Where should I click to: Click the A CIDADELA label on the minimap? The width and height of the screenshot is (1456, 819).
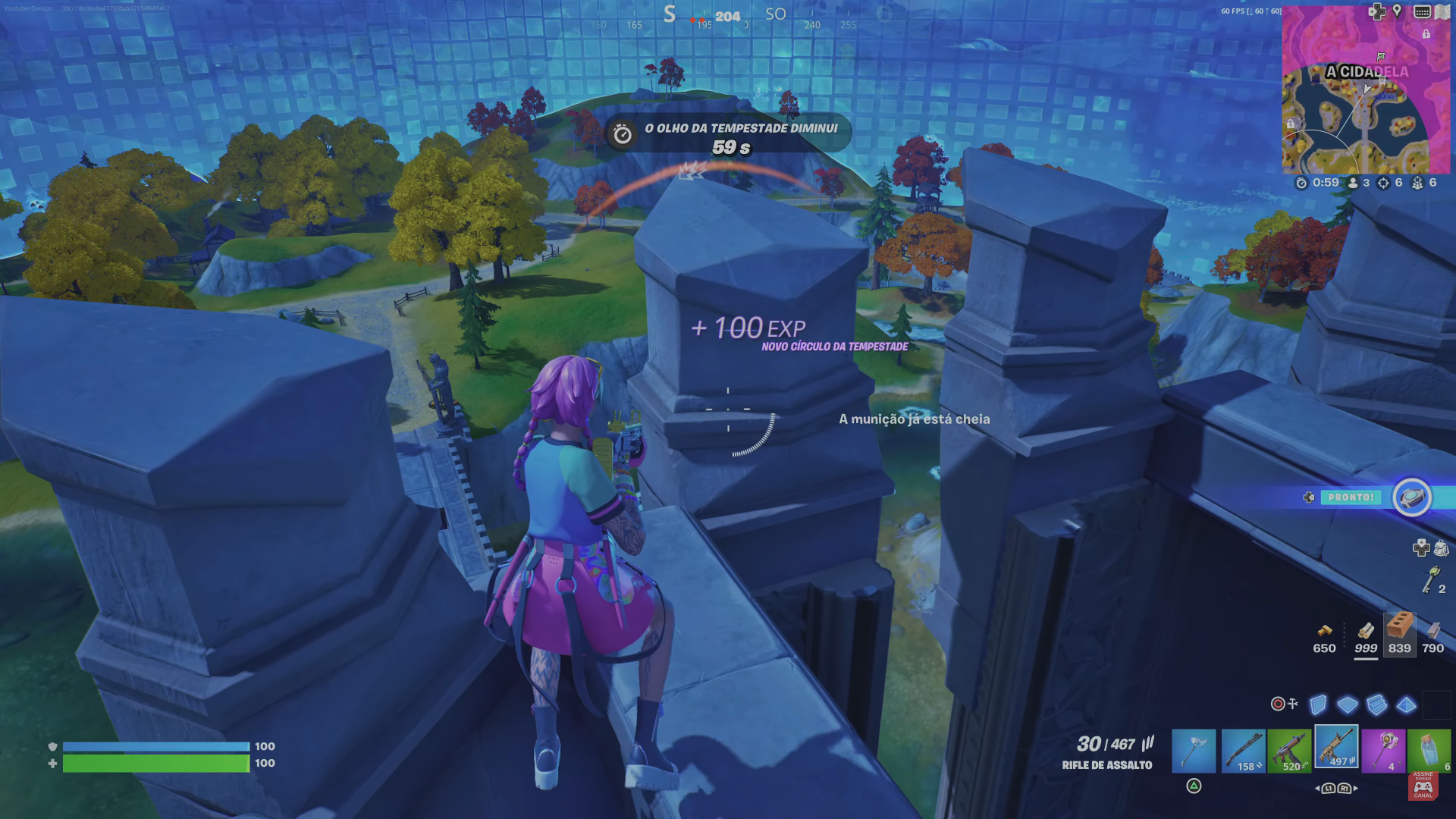coord(1367,72)
